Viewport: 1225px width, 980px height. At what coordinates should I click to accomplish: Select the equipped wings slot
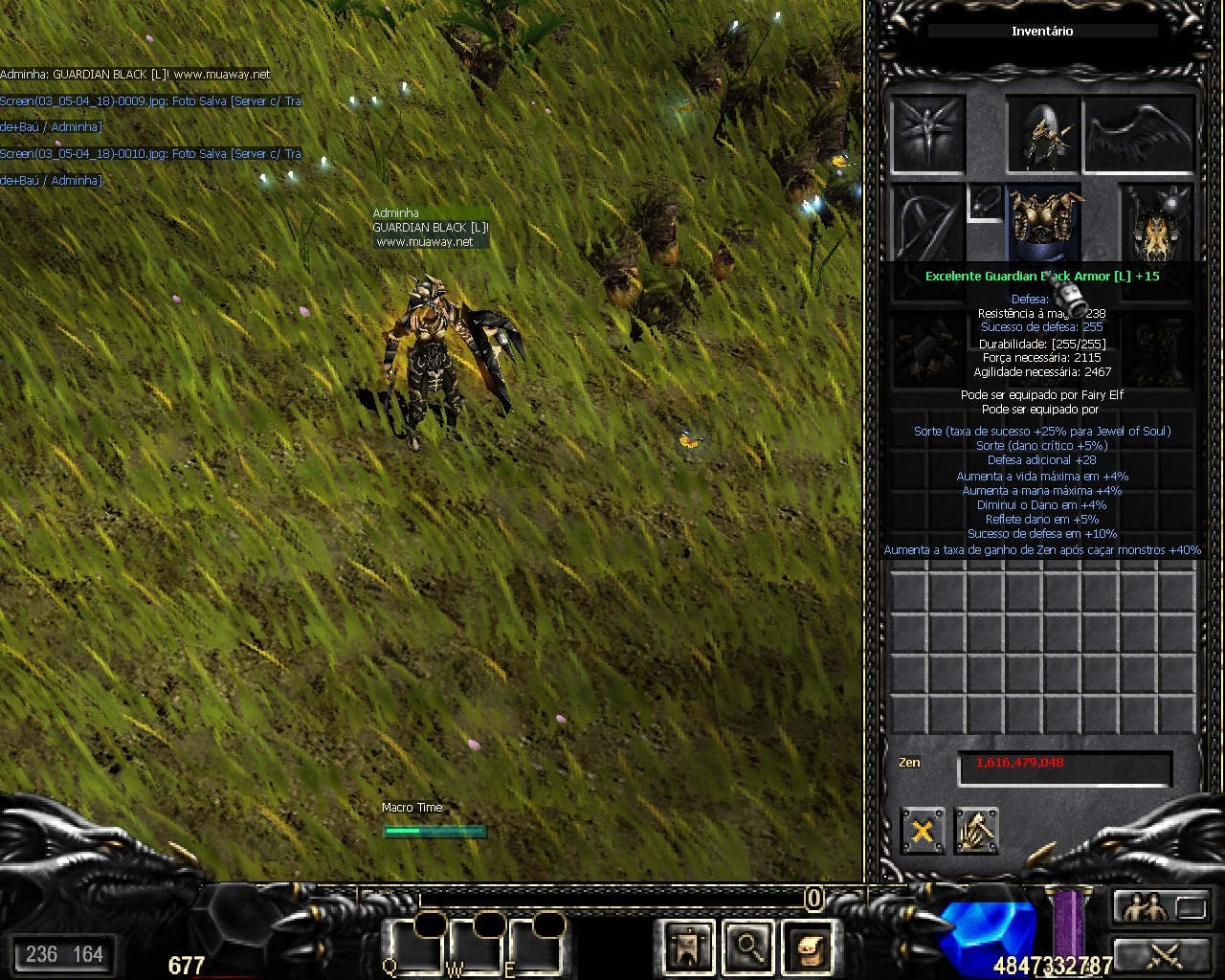[x=1139, y=134]
